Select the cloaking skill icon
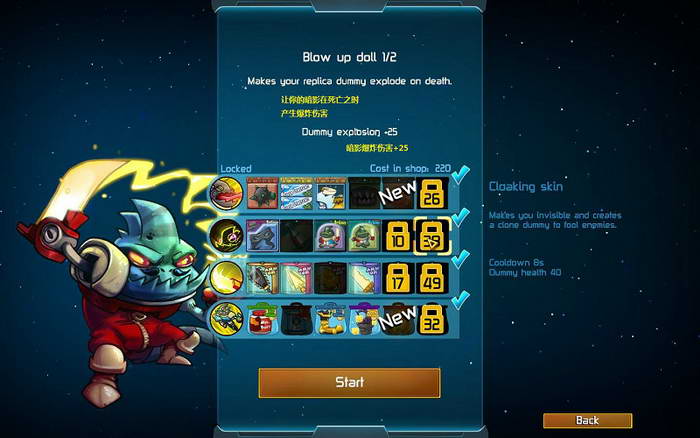The width and height of the screenshot is (700, 438). [x=224, y=235]
